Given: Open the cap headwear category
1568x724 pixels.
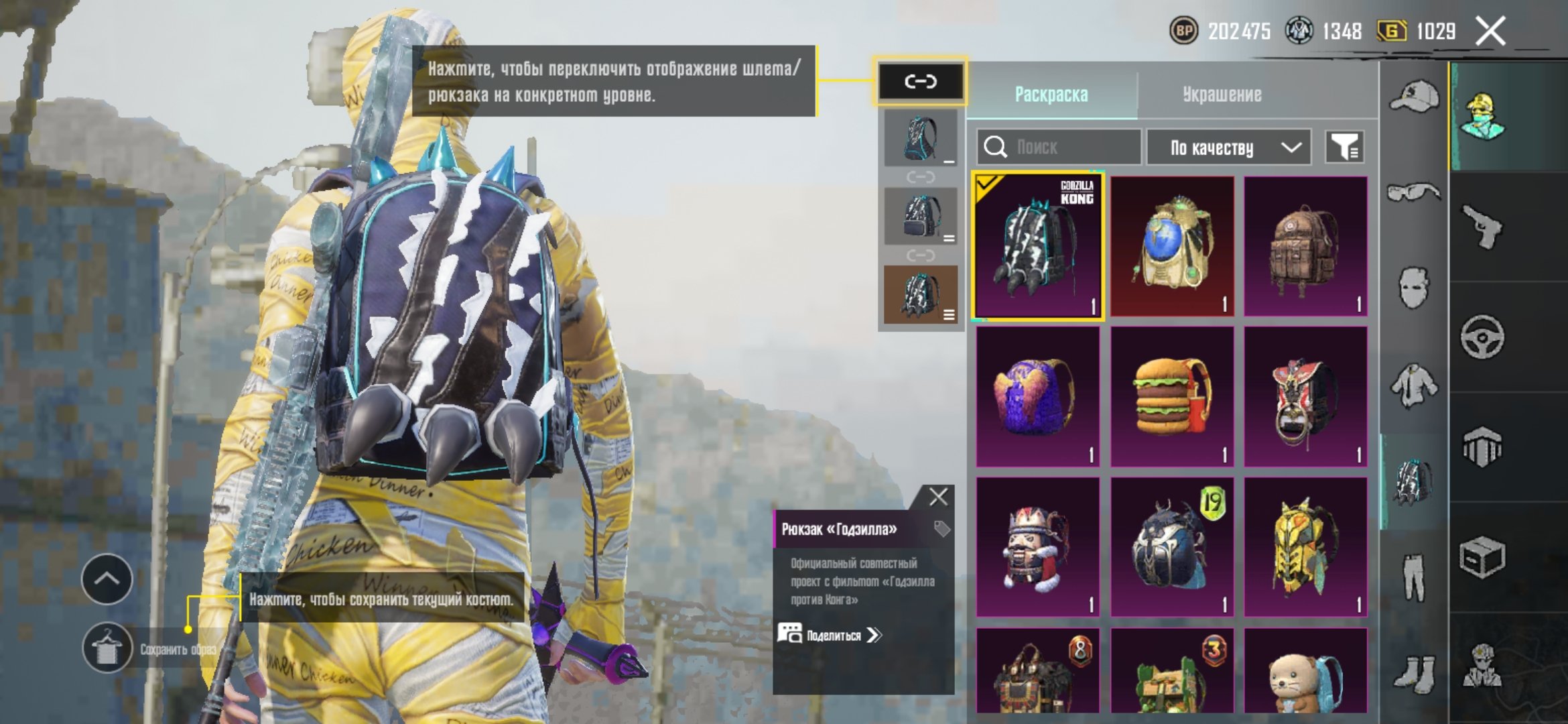Looking at the screenshot, I should (1414, 96).
